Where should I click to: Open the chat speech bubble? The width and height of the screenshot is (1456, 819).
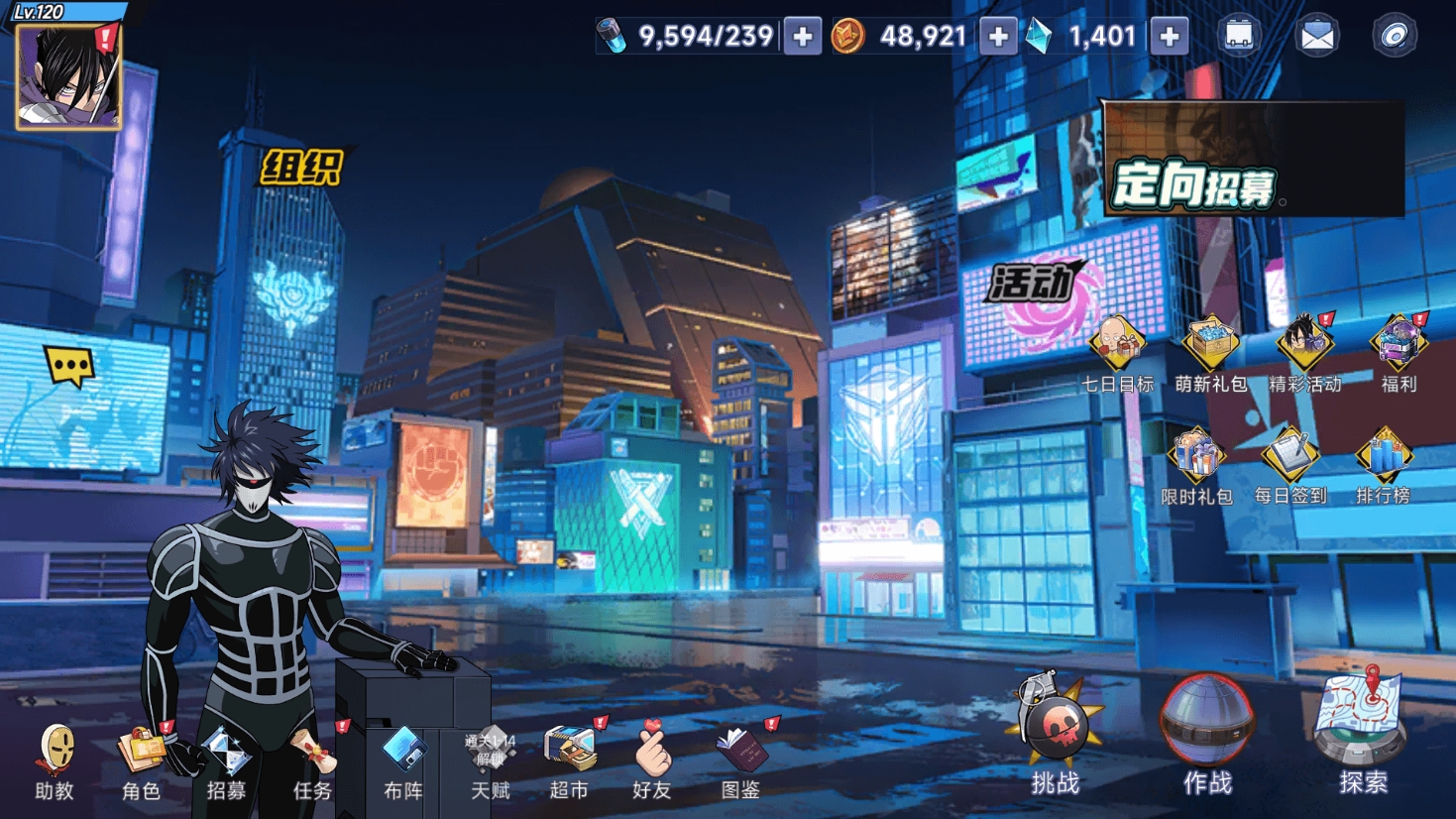point(69,367)
